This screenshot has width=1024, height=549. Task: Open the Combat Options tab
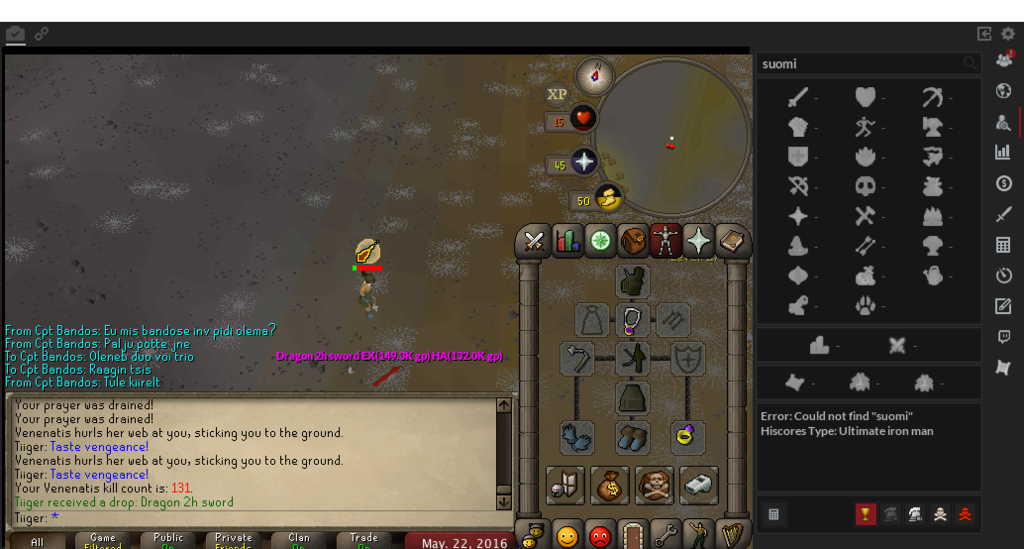pyautogui.click(x=534, y=241)
